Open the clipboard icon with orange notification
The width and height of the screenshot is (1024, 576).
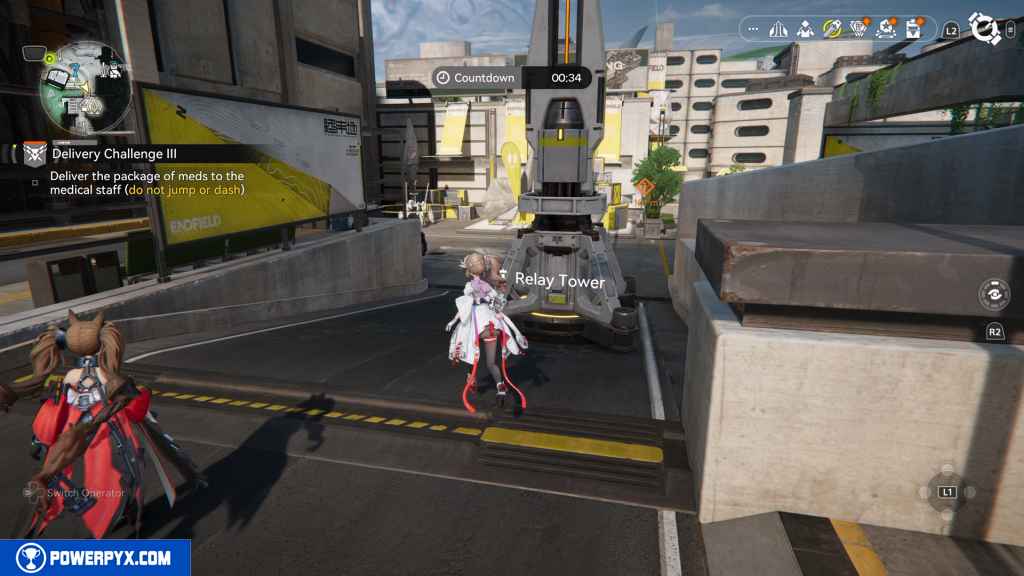(913, 29)
